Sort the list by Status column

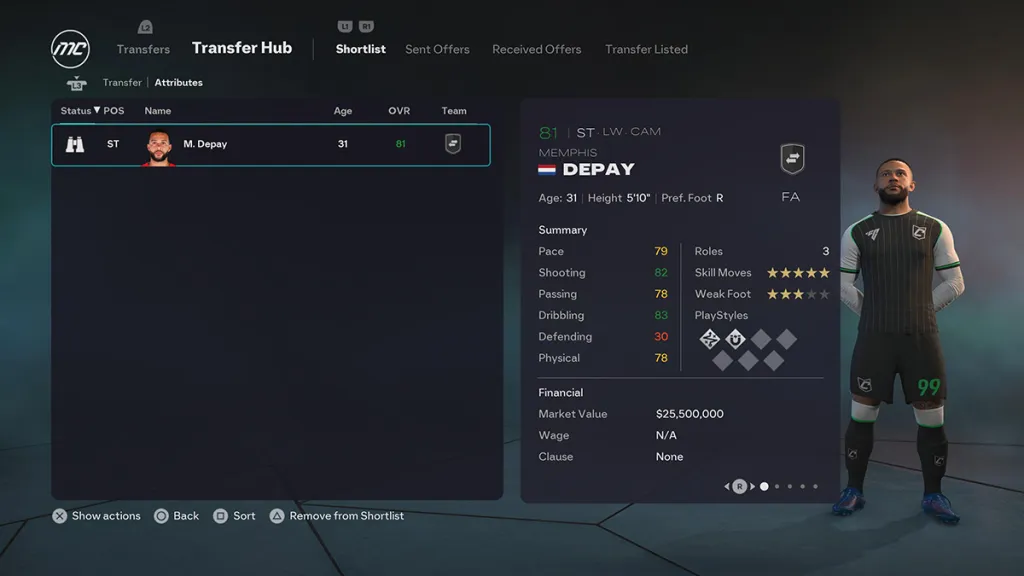point(80,111)
